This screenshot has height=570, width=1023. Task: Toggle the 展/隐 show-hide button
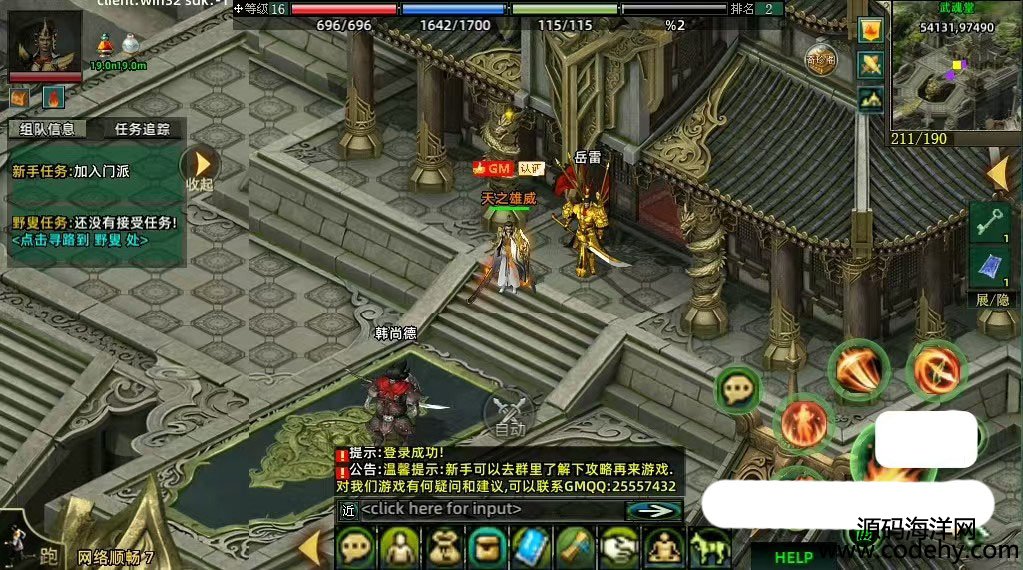point(988,300)
